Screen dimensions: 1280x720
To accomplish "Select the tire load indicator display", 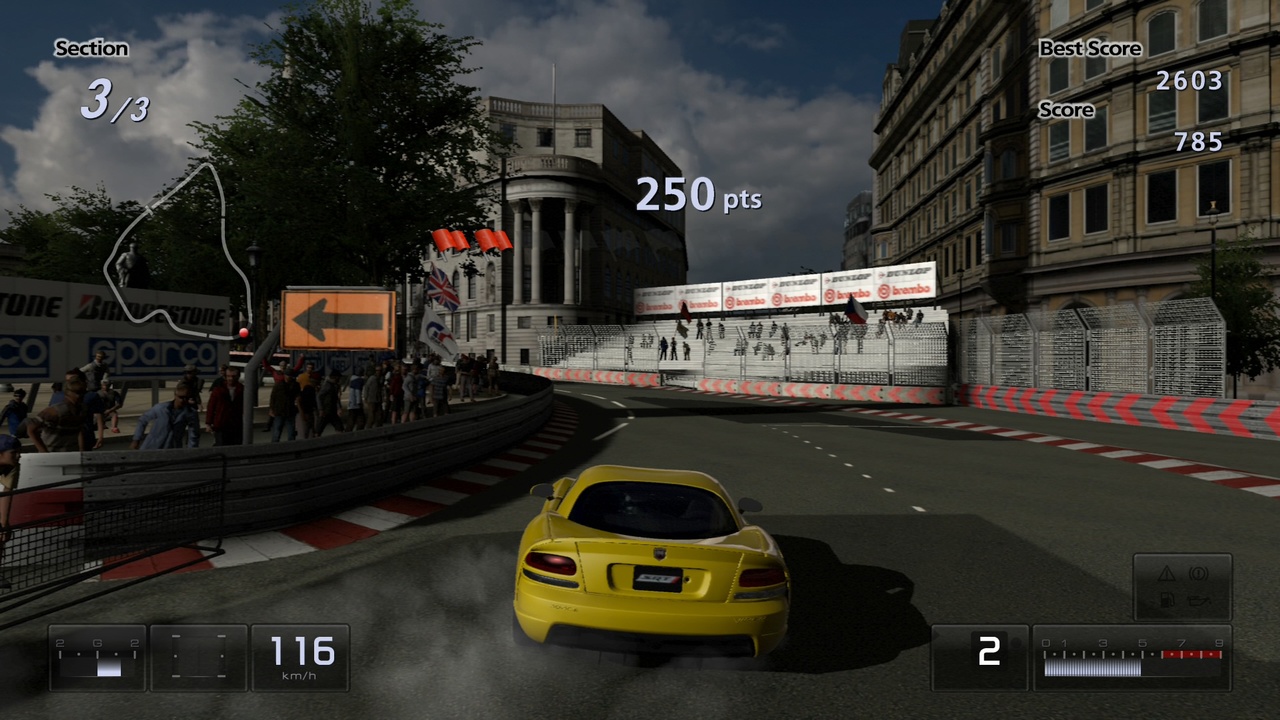I will coord(198,658).
